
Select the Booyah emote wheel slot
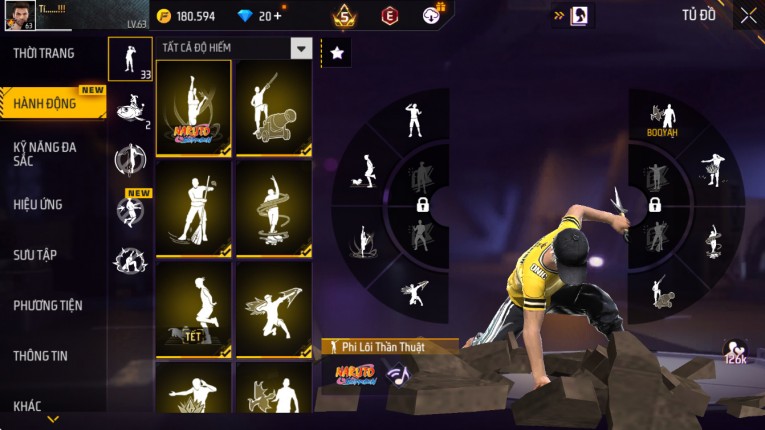click(x=662, y=118)
